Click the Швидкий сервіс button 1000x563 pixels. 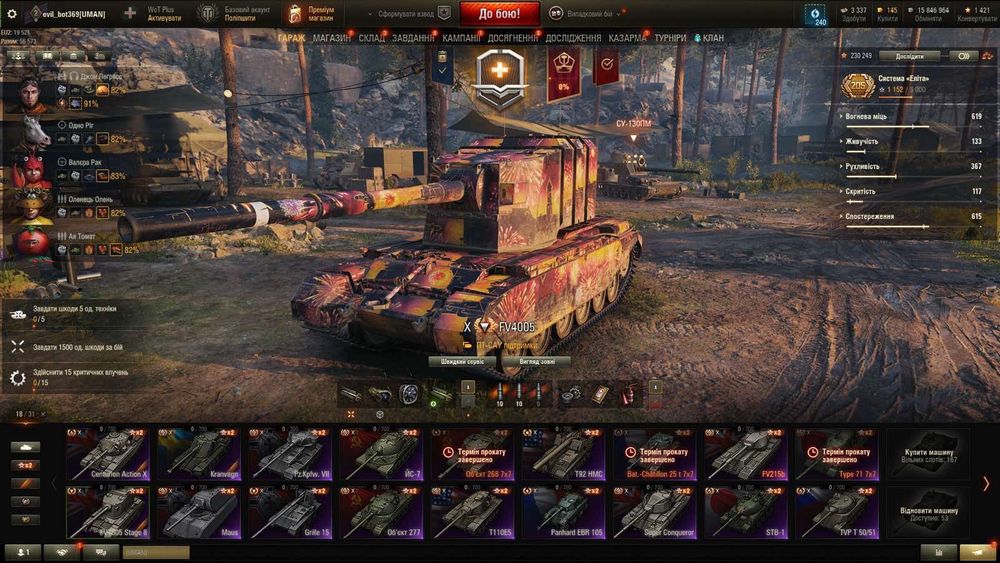[462, 362]
